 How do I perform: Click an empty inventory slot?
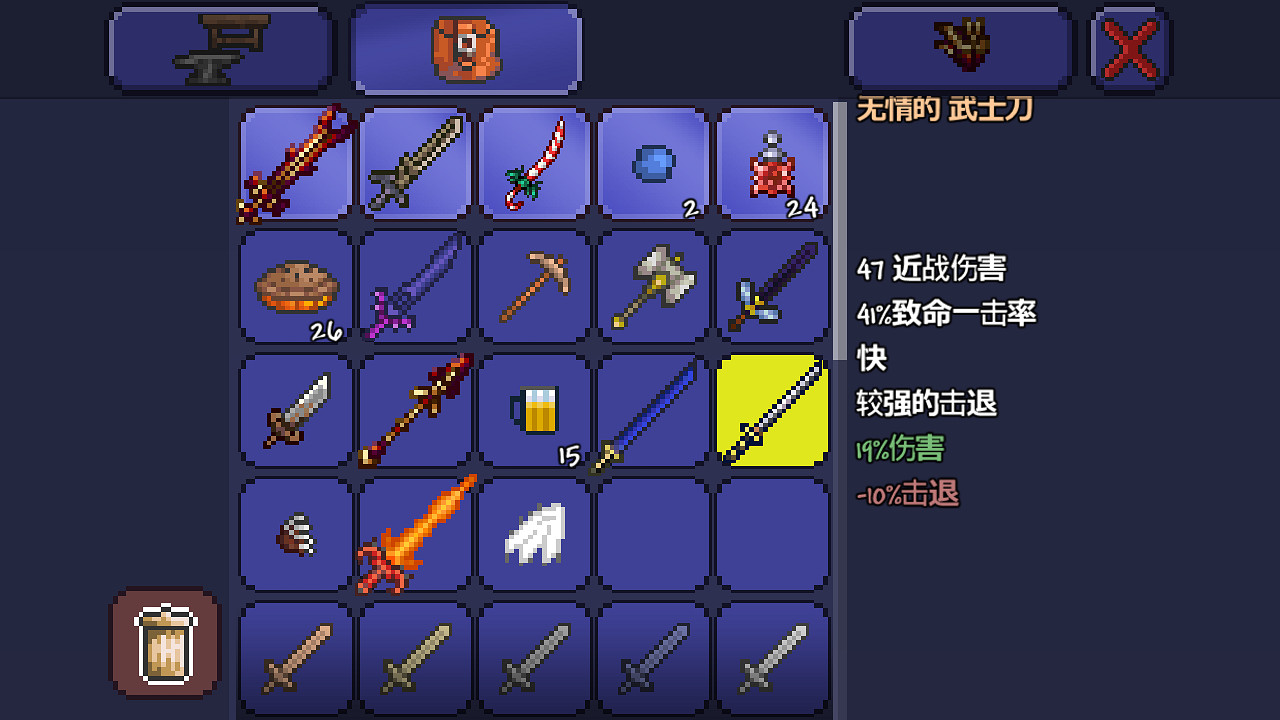pos(653,533)
